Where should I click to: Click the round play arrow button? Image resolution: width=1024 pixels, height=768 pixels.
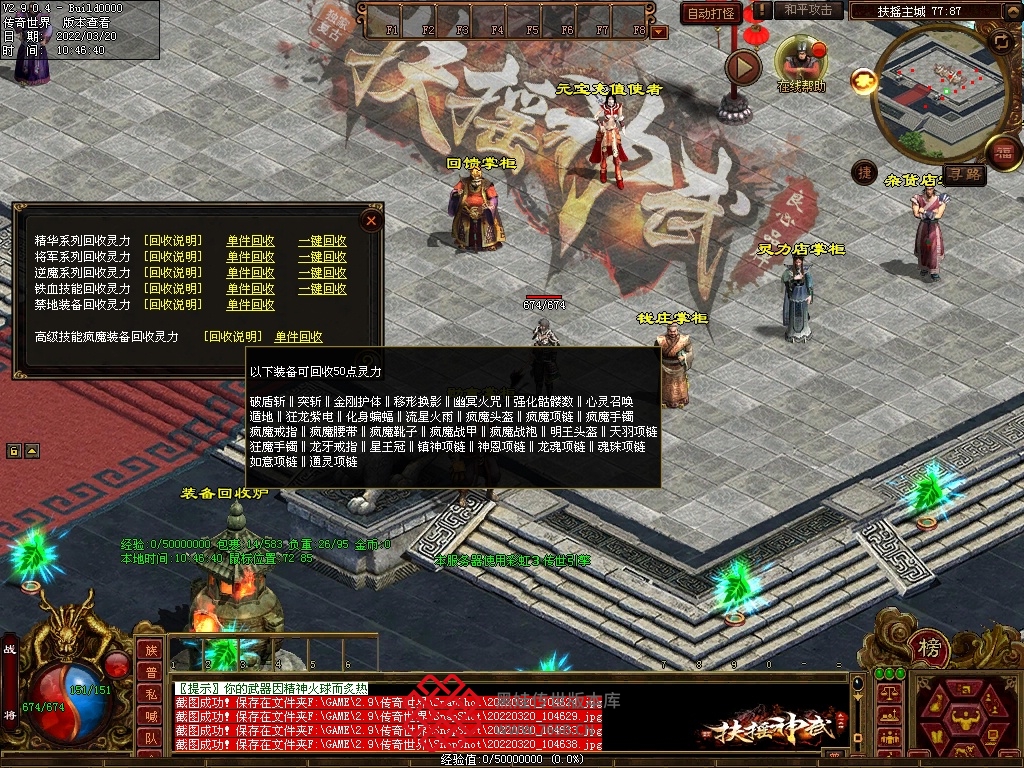[x=743, y=67]
